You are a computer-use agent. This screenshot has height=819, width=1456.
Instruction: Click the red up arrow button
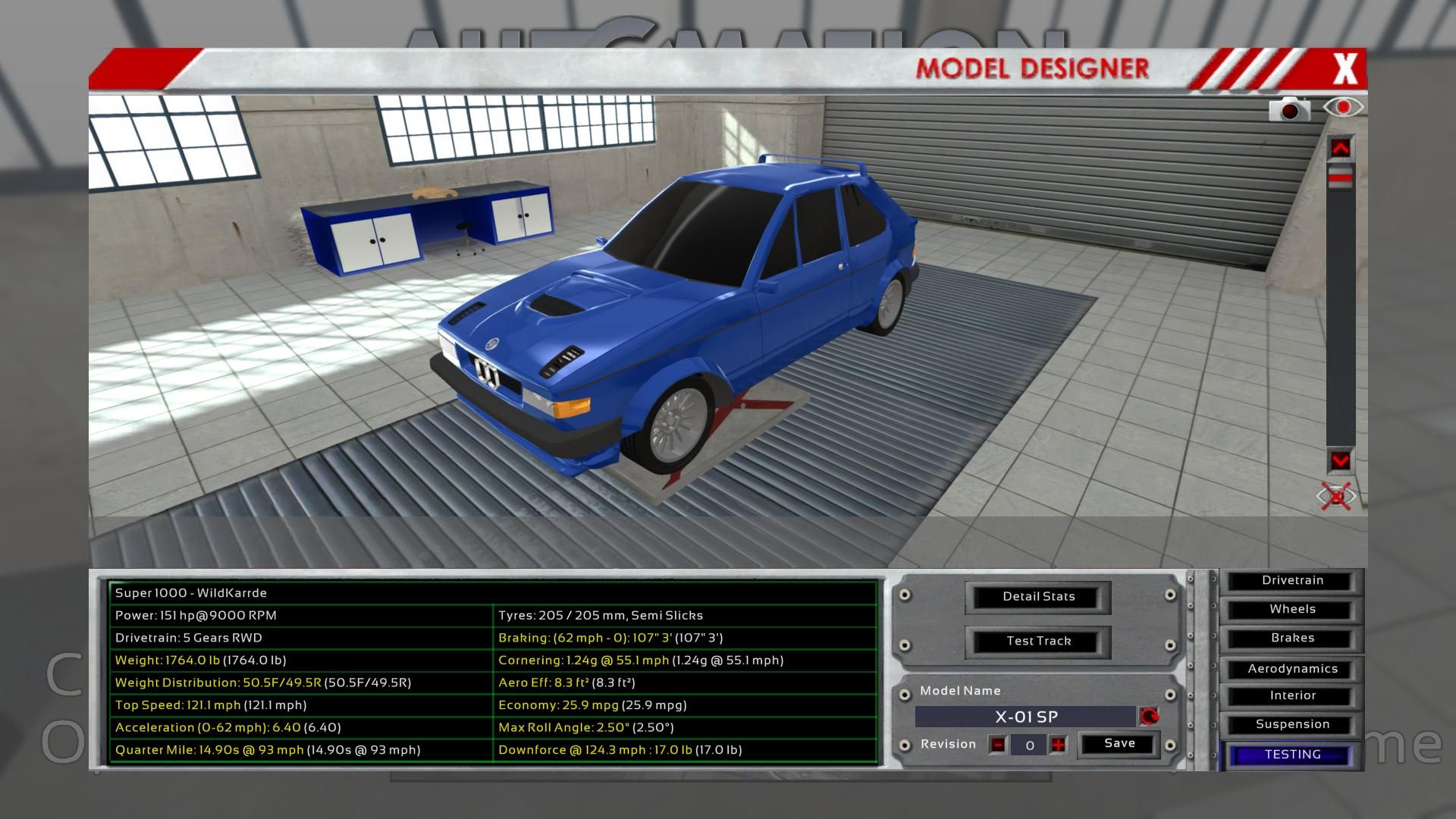pyautogui.click(x=1340, y=149)
